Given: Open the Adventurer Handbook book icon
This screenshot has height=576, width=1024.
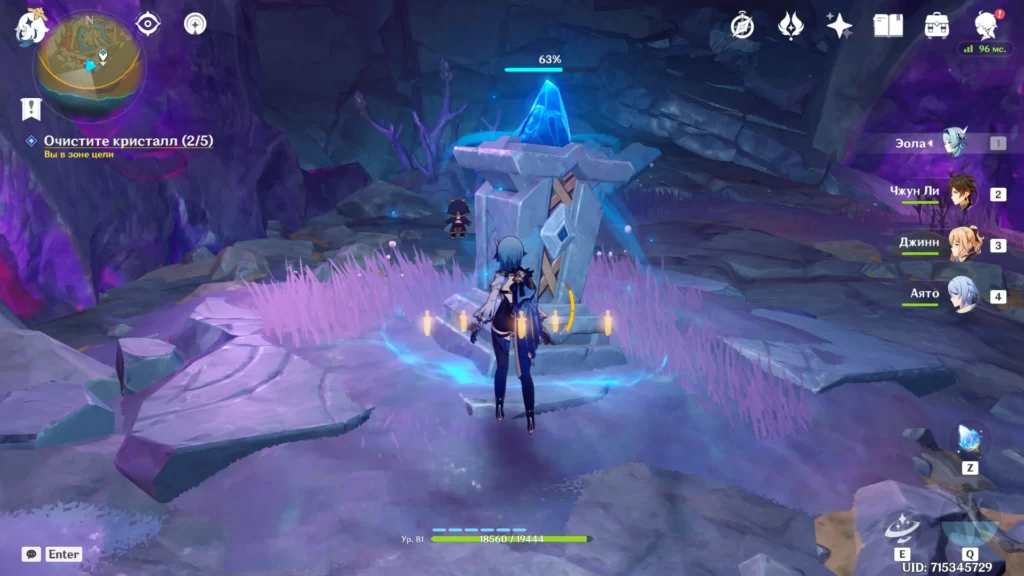Looking at the screenshot, I should 888,26.
